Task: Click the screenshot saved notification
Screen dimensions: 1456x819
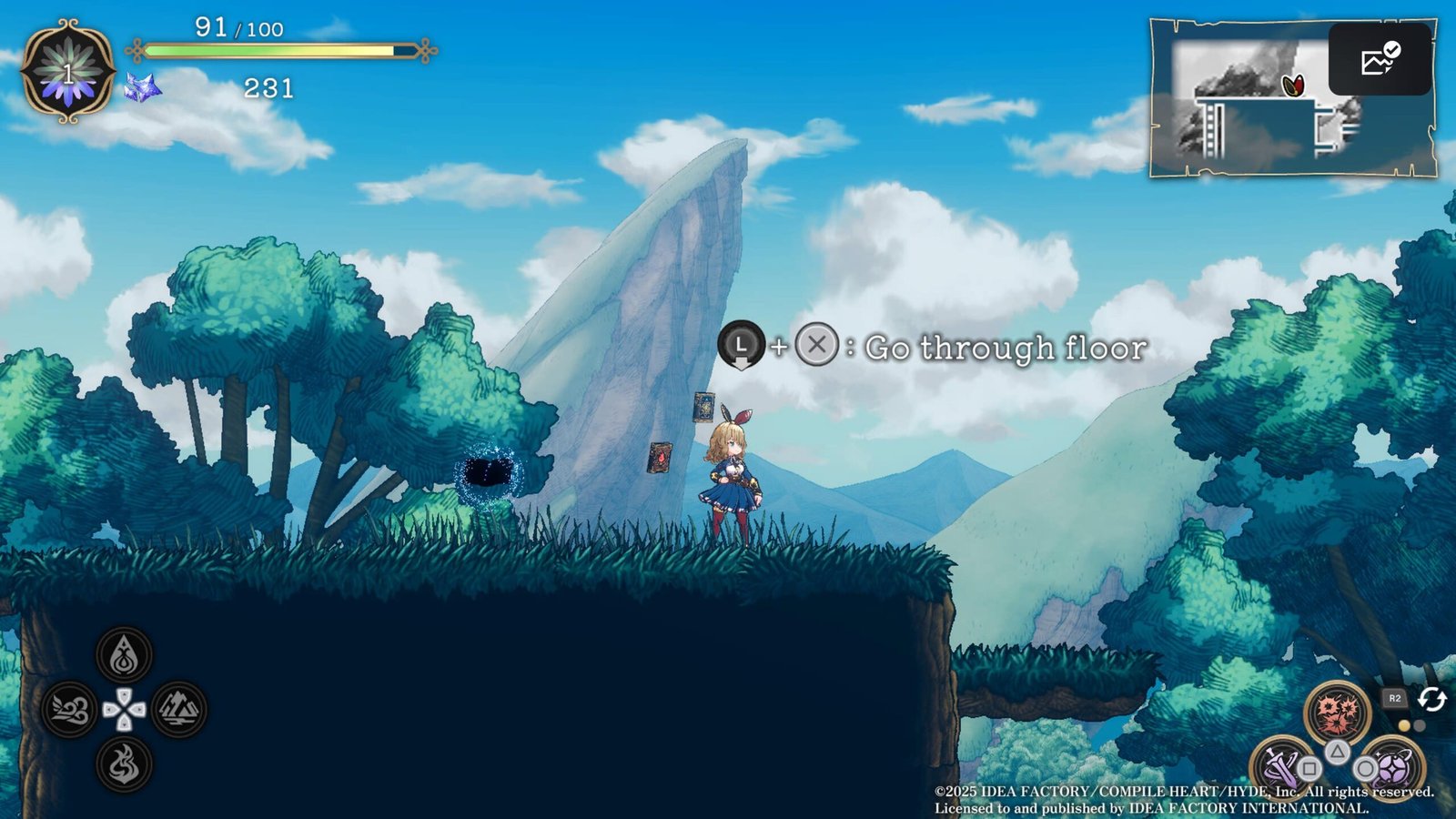Action: [x=1380, y=60]
